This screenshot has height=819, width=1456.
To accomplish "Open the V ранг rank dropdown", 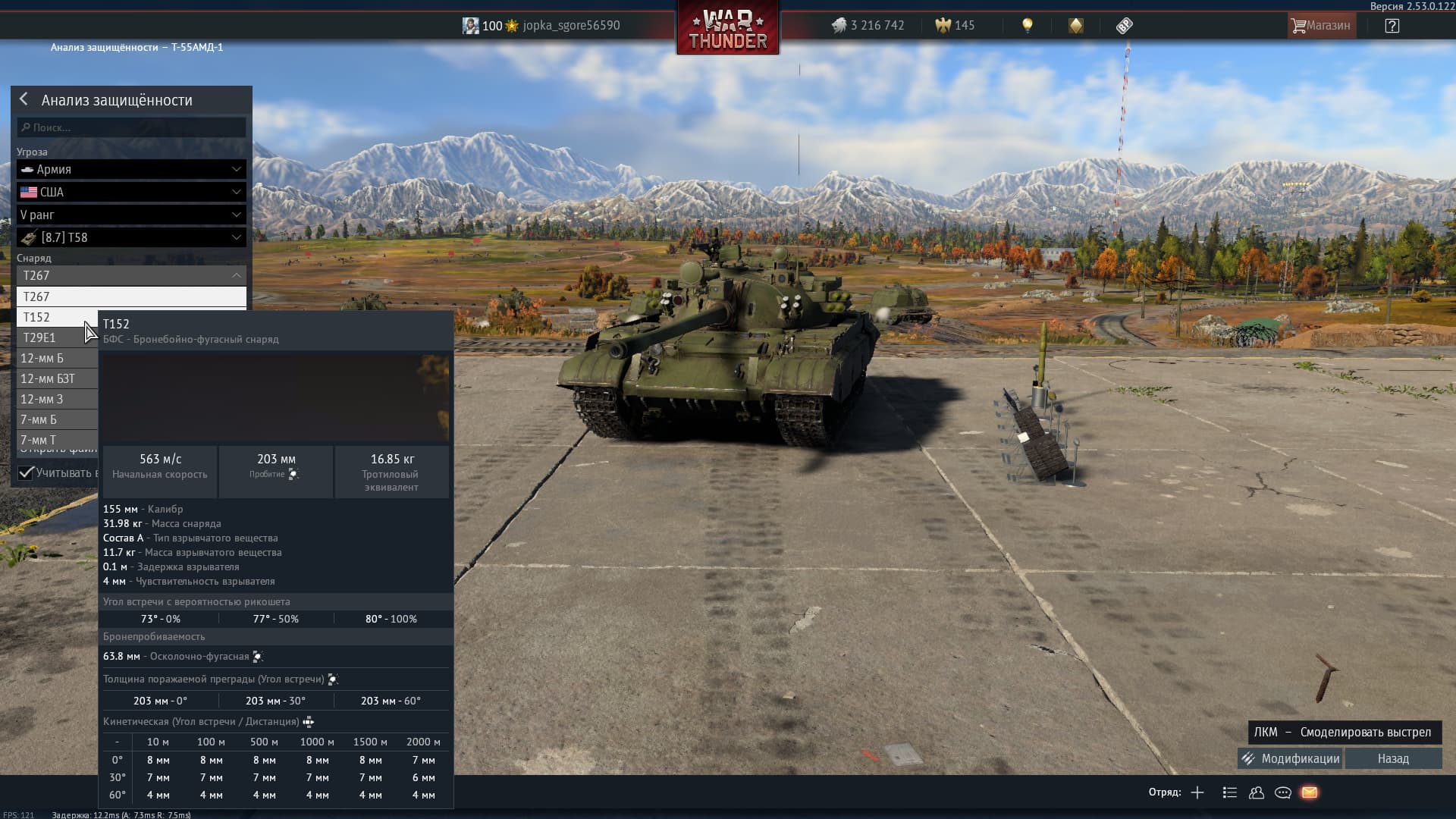I will pos(131,215).
